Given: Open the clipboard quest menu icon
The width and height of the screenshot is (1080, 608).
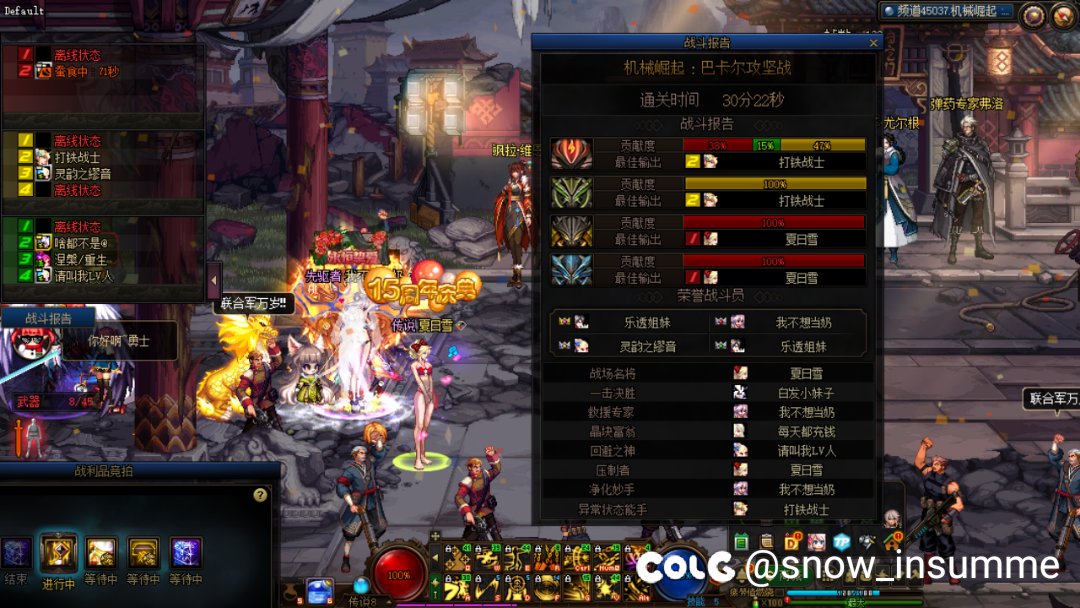Looking at the screenshot, I should coord(766,542).
